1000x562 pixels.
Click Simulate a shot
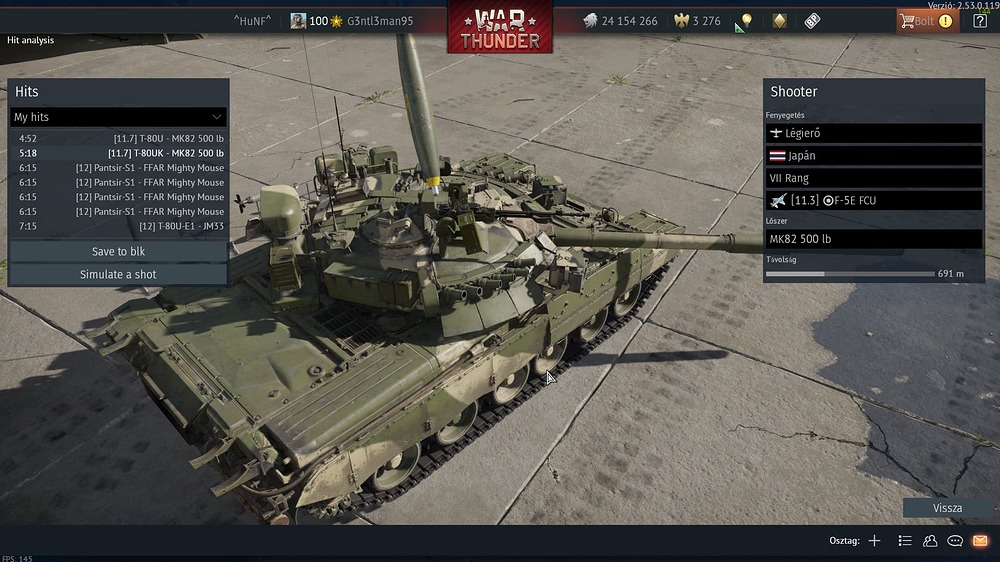[x=118, y=274]
